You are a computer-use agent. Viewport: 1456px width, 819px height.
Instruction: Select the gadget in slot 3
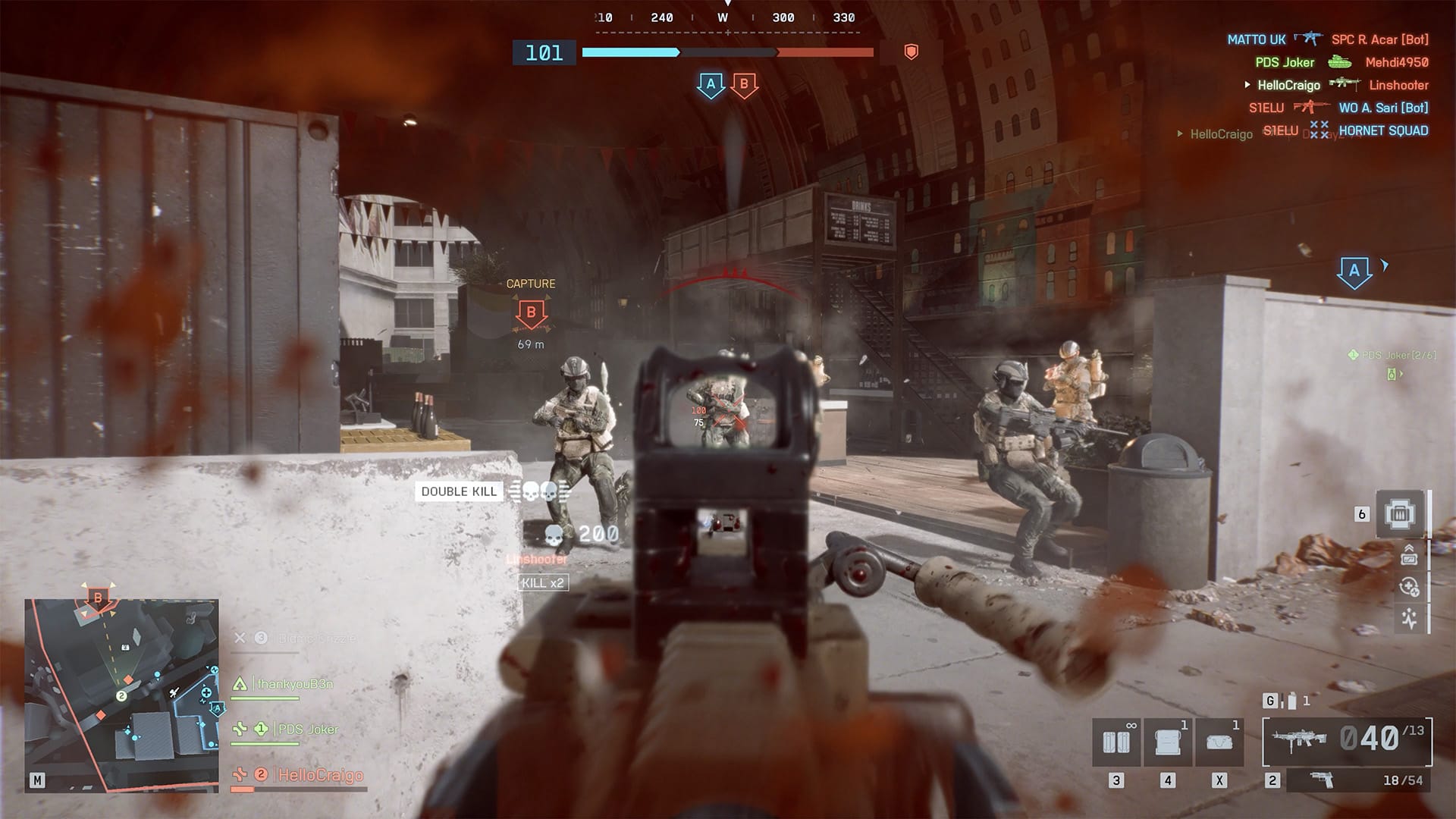coord(1116,741)
